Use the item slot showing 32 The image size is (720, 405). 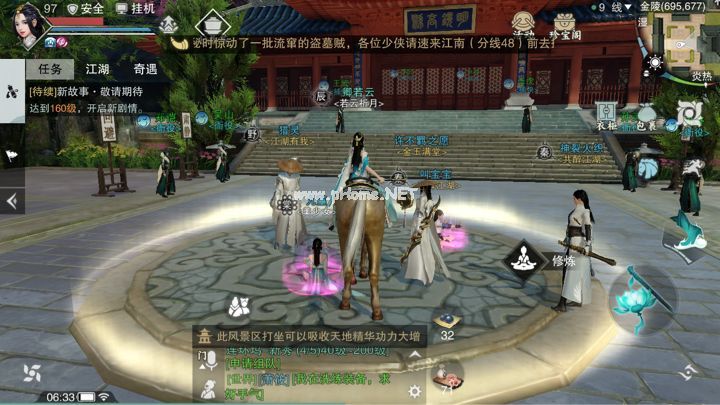447,322
